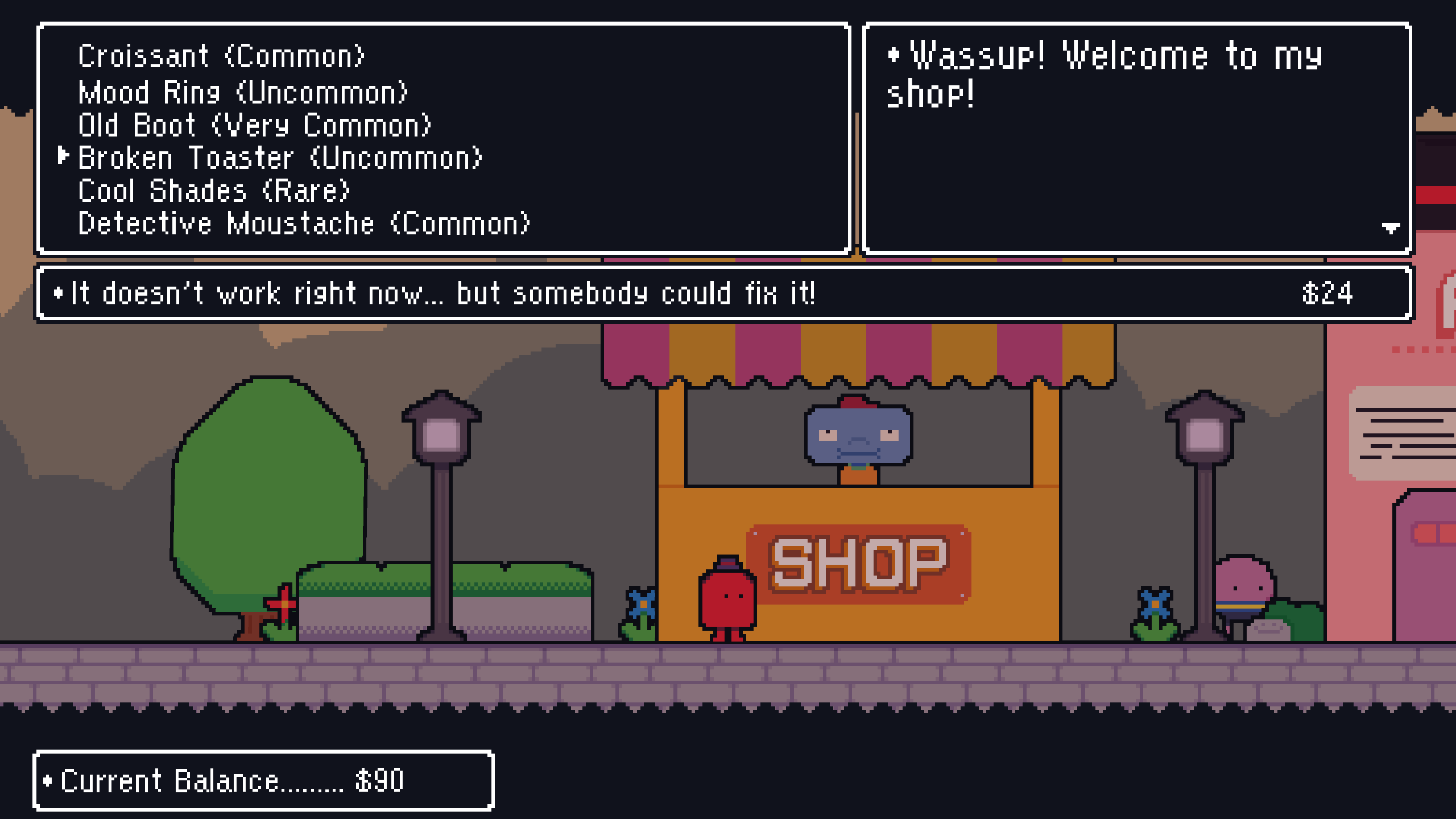Select Mood Ring (Uncommon) item
The width and height of the screenshot is (1456, 819).
[245, 93]
